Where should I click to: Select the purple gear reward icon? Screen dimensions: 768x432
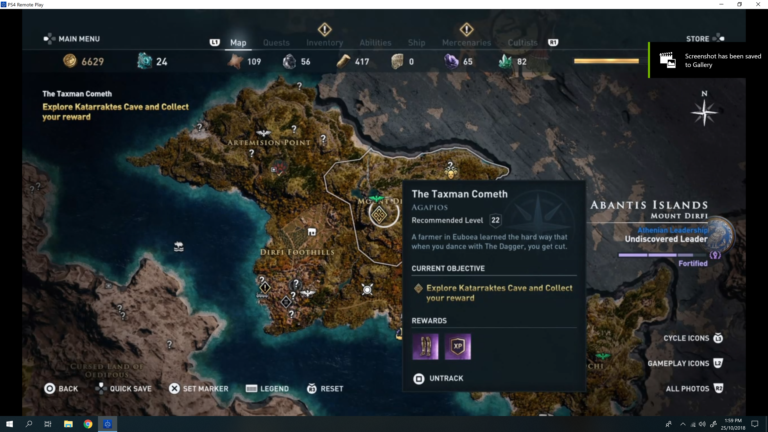click(425, 346)
